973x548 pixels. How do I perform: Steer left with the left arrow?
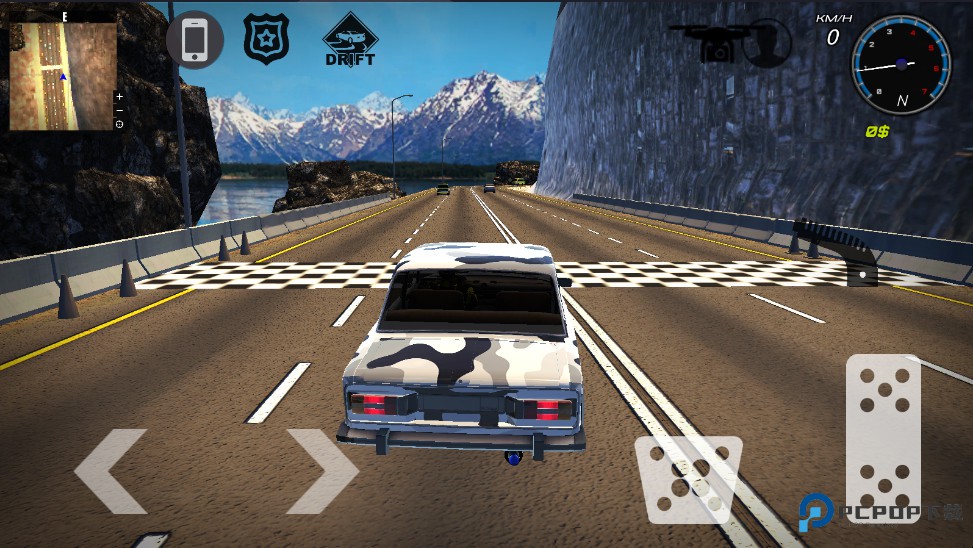tap(111, 471)
